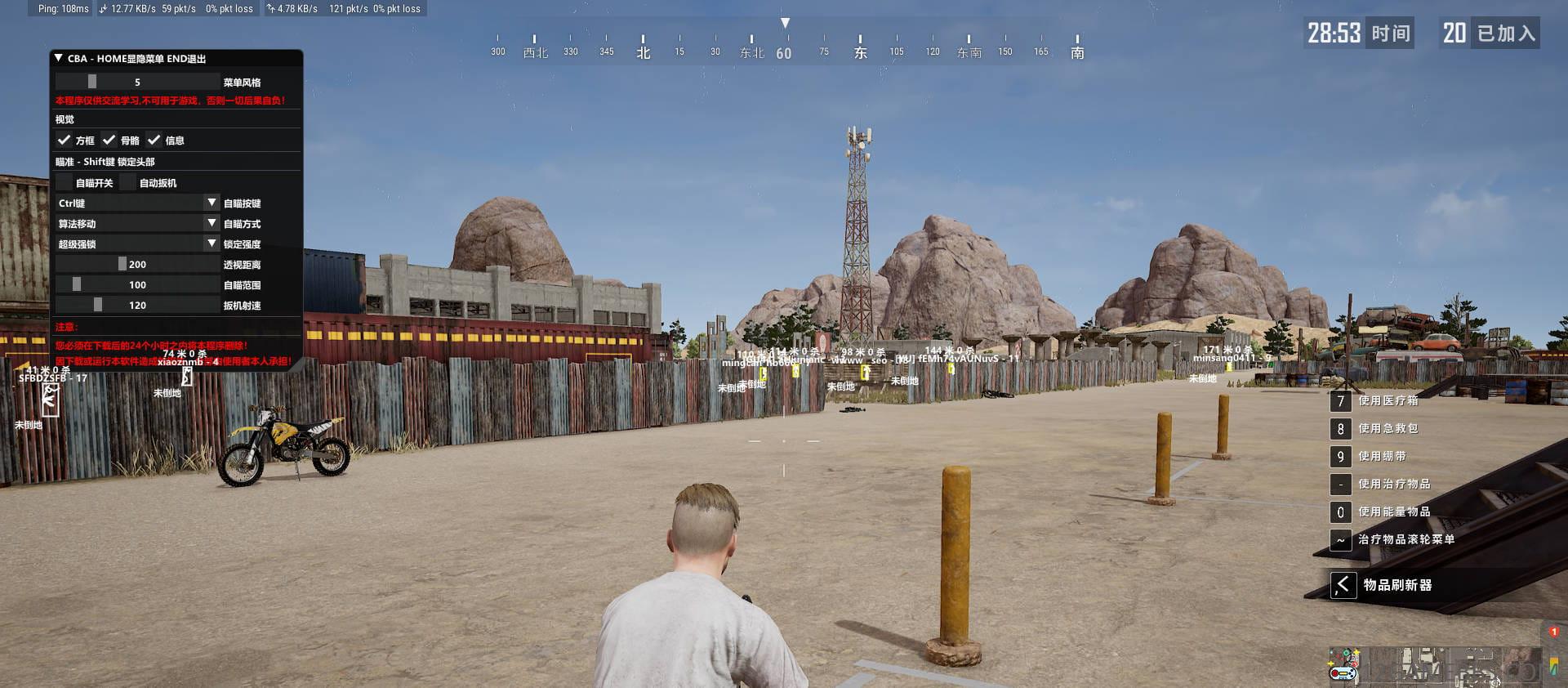Open the 自瞄按键 dropdown showing Ctrl键
Image resolution: width=1568 pixels, height=688 pixels.
(137, 203)
